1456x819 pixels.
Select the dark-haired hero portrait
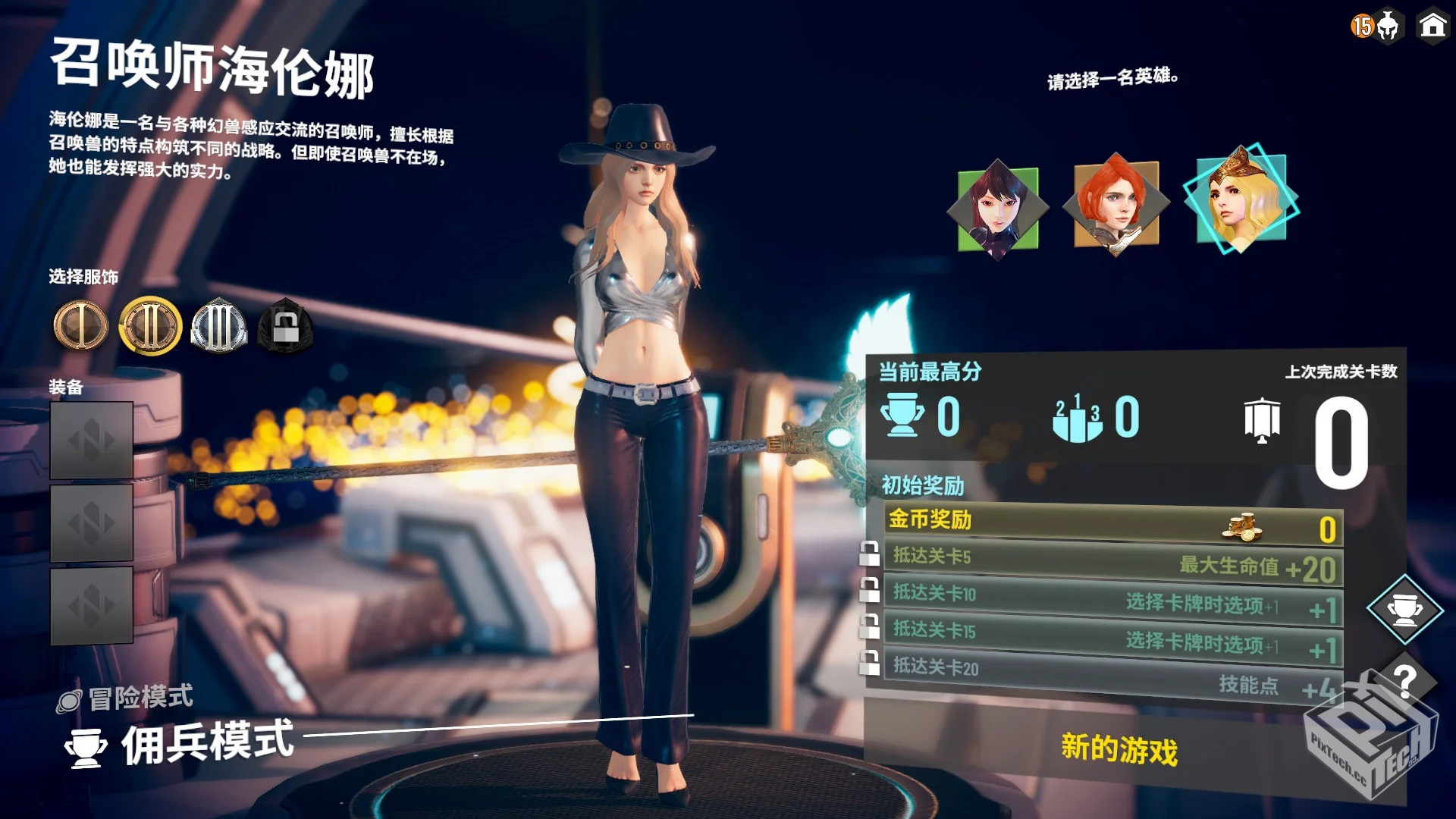tap(998, 209)
